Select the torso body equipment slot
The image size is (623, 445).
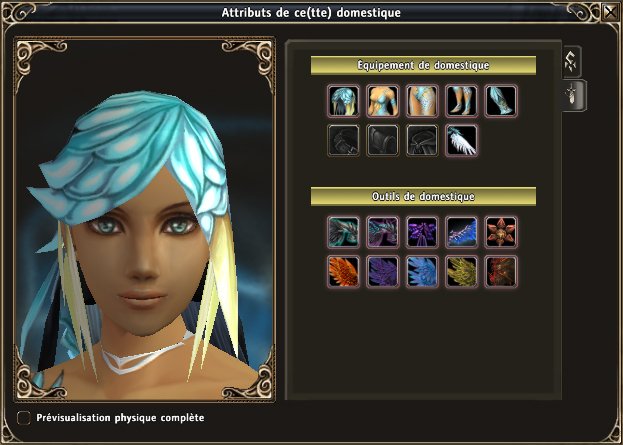tap(382, 101)
